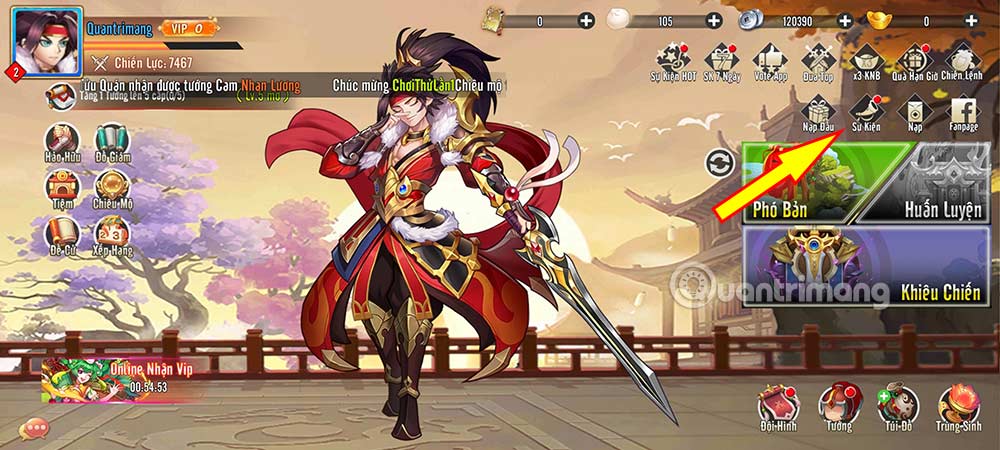Image resolution: width=1000 pixels, height=450 pixels.
Task: Open the Chiến Lệnh battle pass
Action: [962, 60]
